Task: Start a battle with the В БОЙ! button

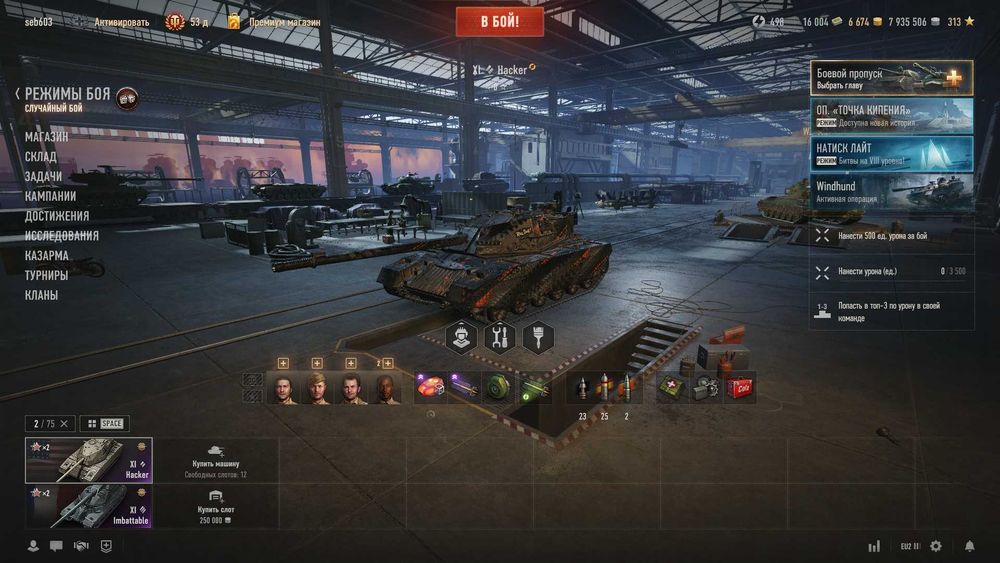Action: (500, 21)
